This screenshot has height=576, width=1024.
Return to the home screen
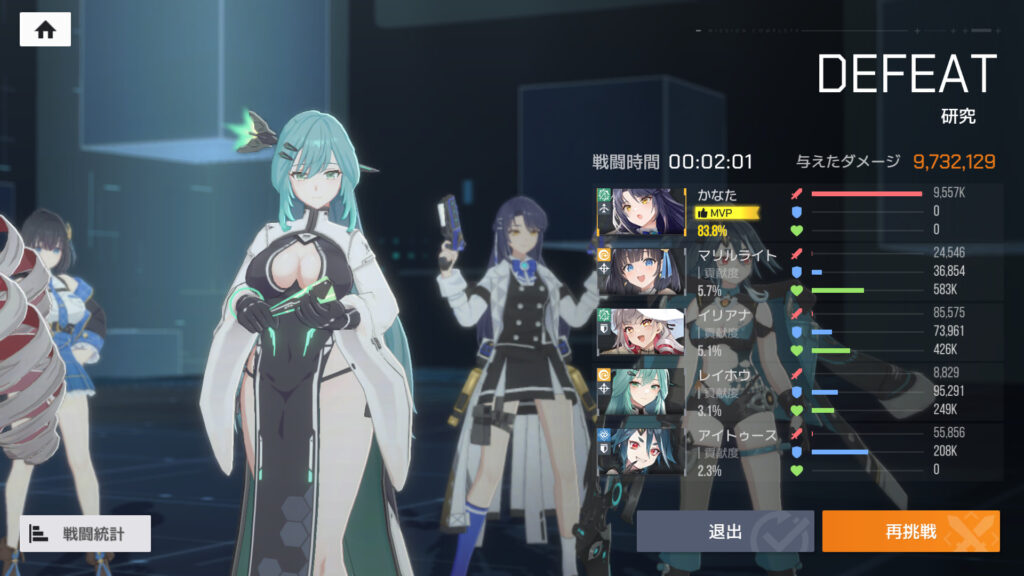click(x=45, y=30)
